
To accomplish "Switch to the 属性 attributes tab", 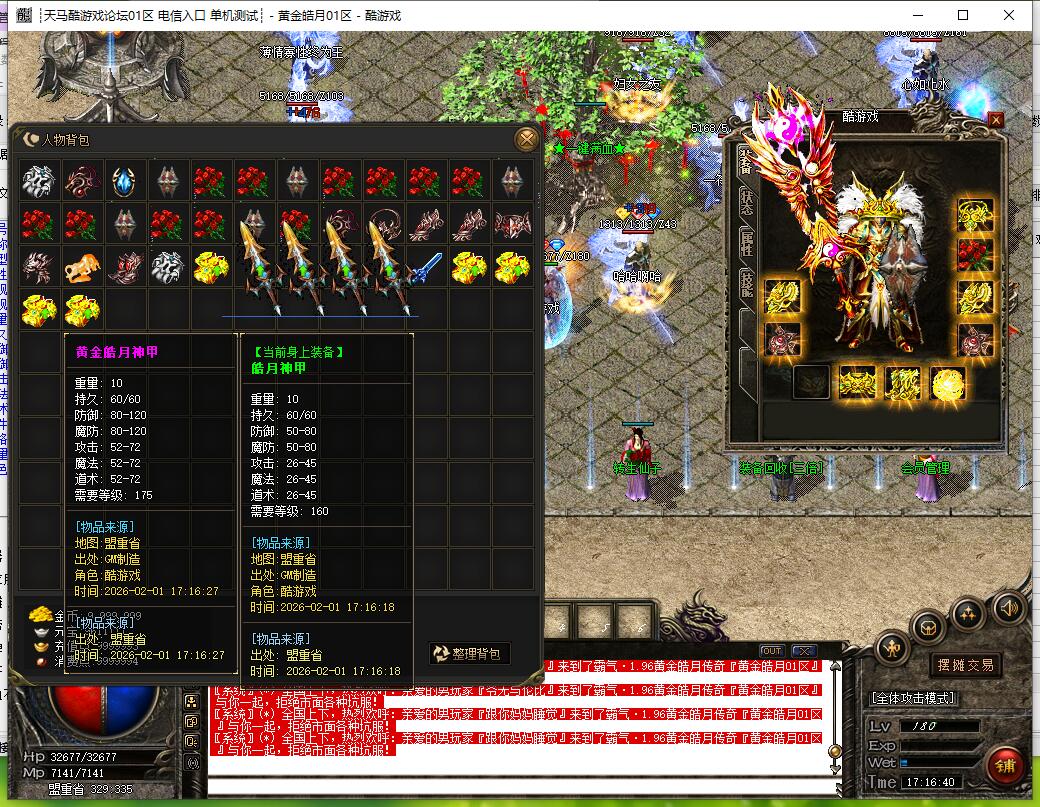I will [747, 241].
